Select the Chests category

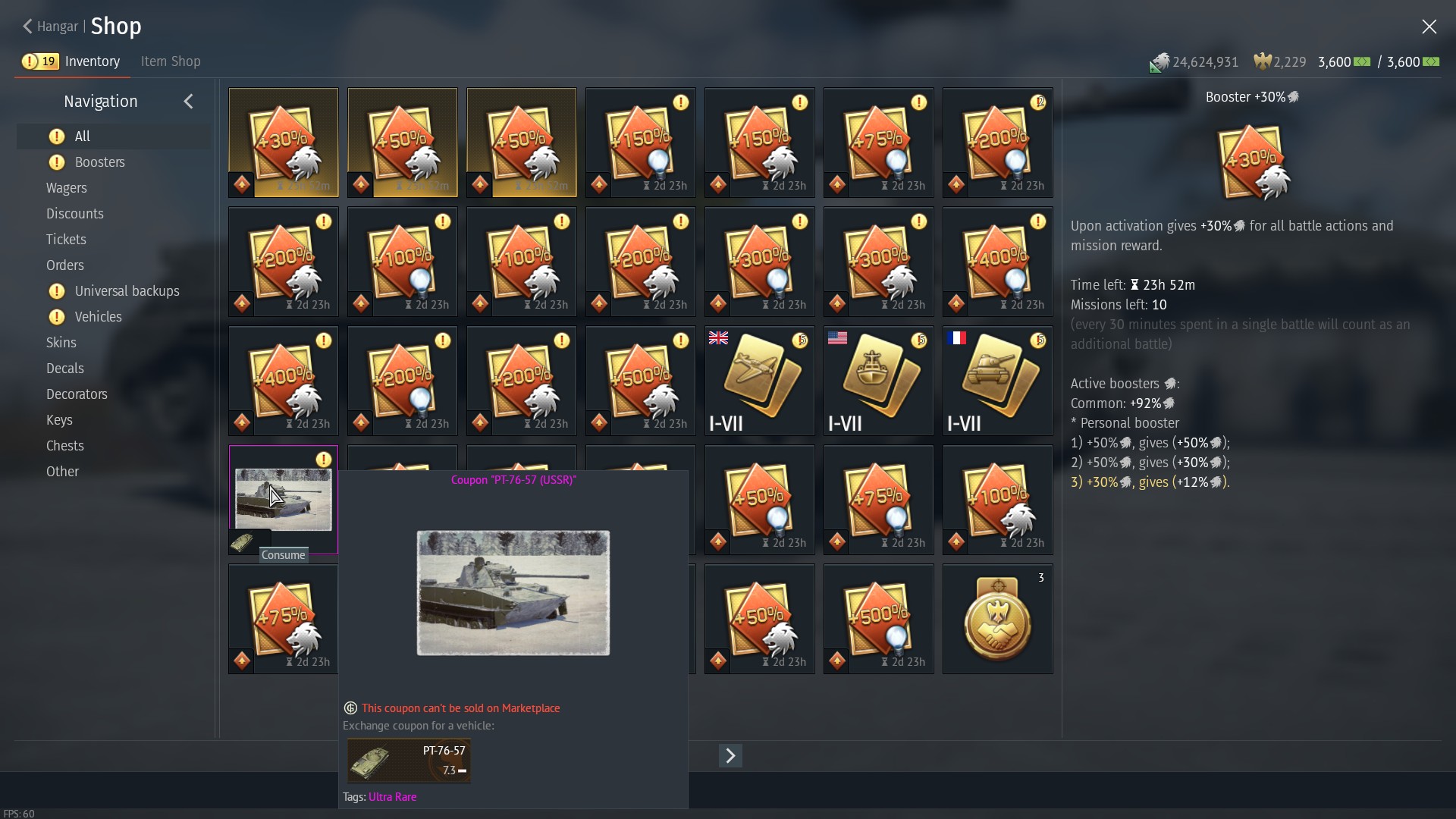(65, 445)
